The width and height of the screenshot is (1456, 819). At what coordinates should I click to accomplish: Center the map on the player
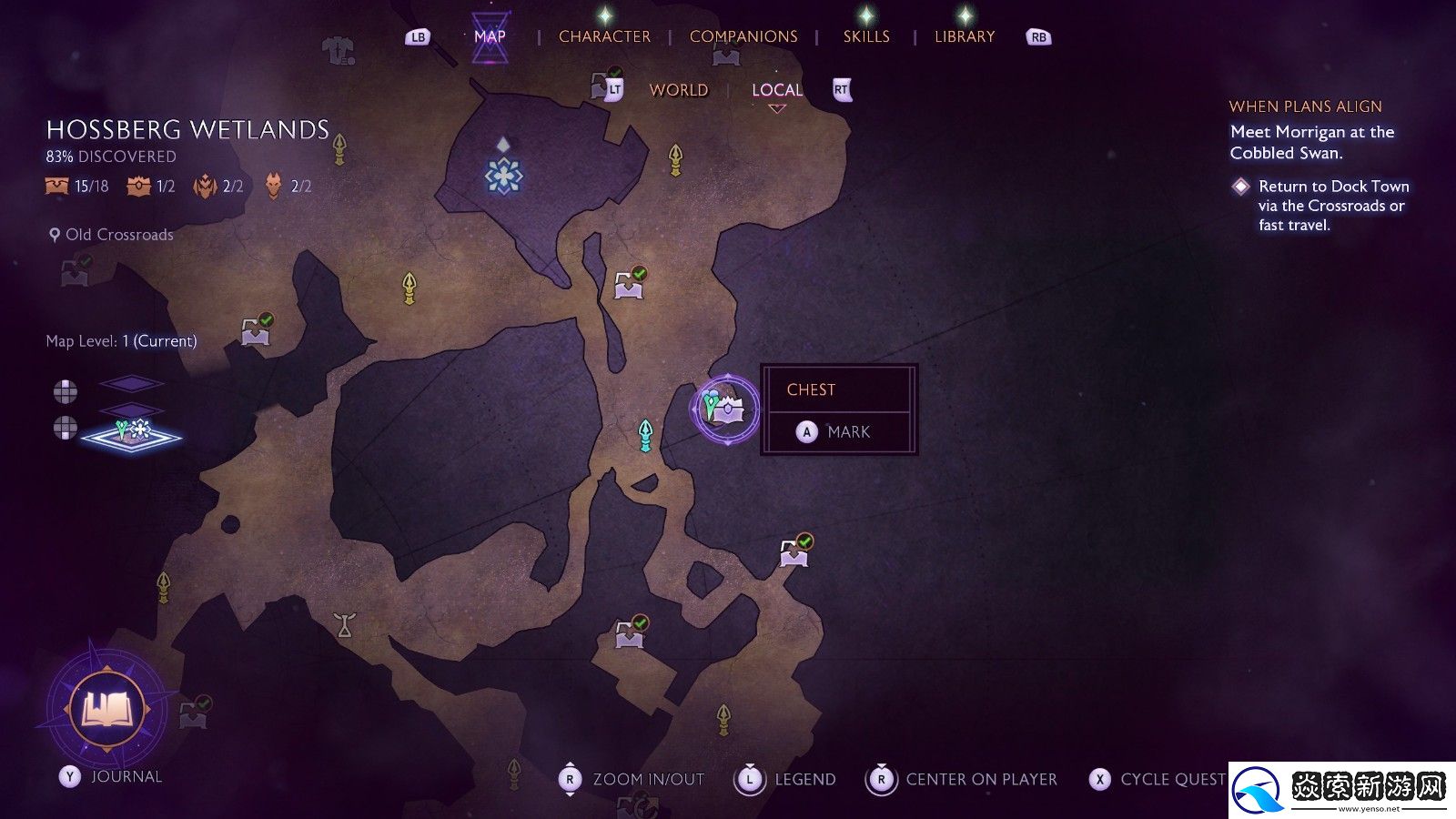[966, 779]
